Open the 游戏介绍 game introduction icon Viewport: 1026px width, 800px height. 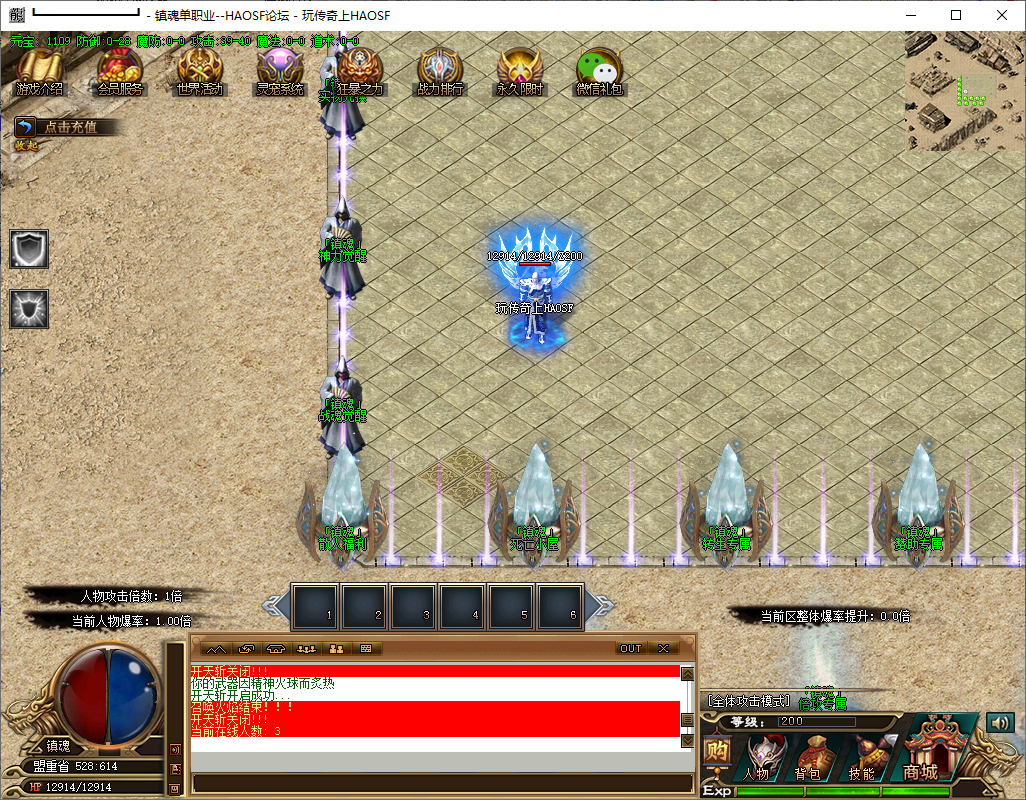coord(40,70)
